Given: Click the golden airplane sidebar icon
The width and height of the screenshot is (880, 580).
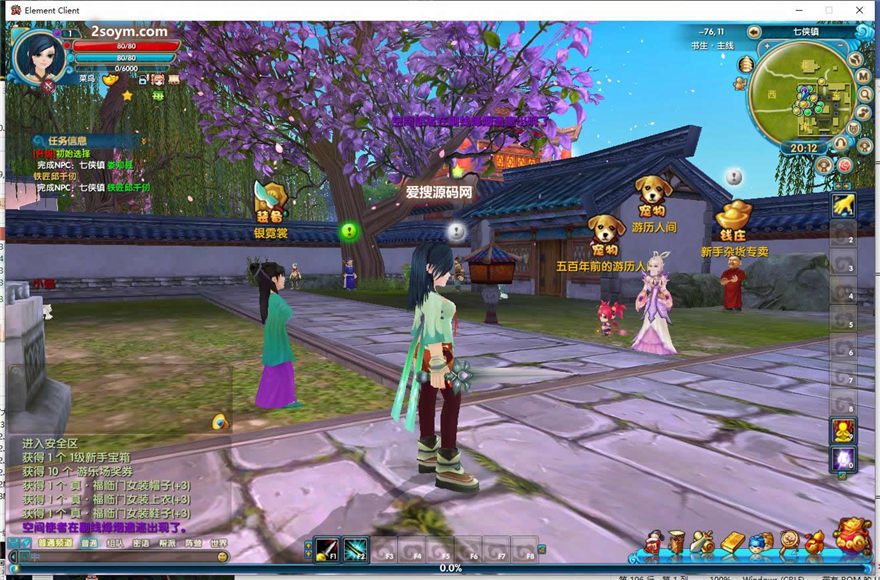Looking at the screenshot, I should point(843,204).
